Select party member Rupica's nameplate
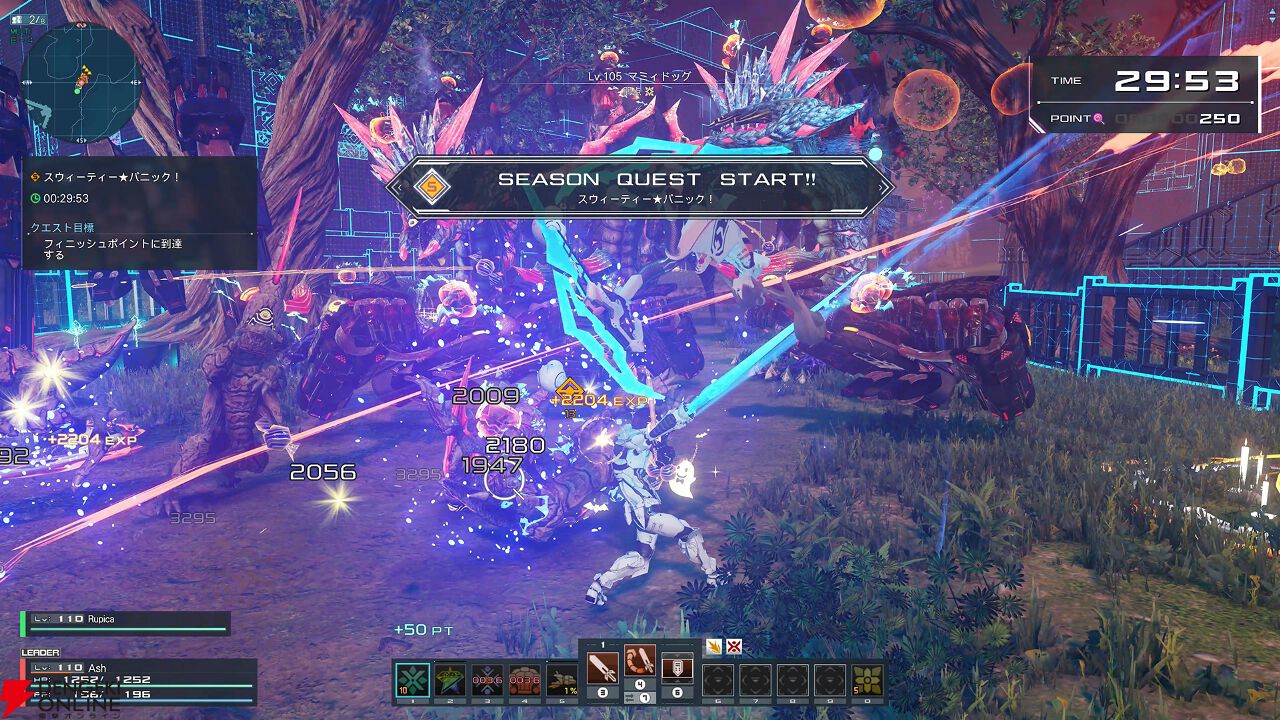The height and width of the screenshot is (720, 1280). 127,622
